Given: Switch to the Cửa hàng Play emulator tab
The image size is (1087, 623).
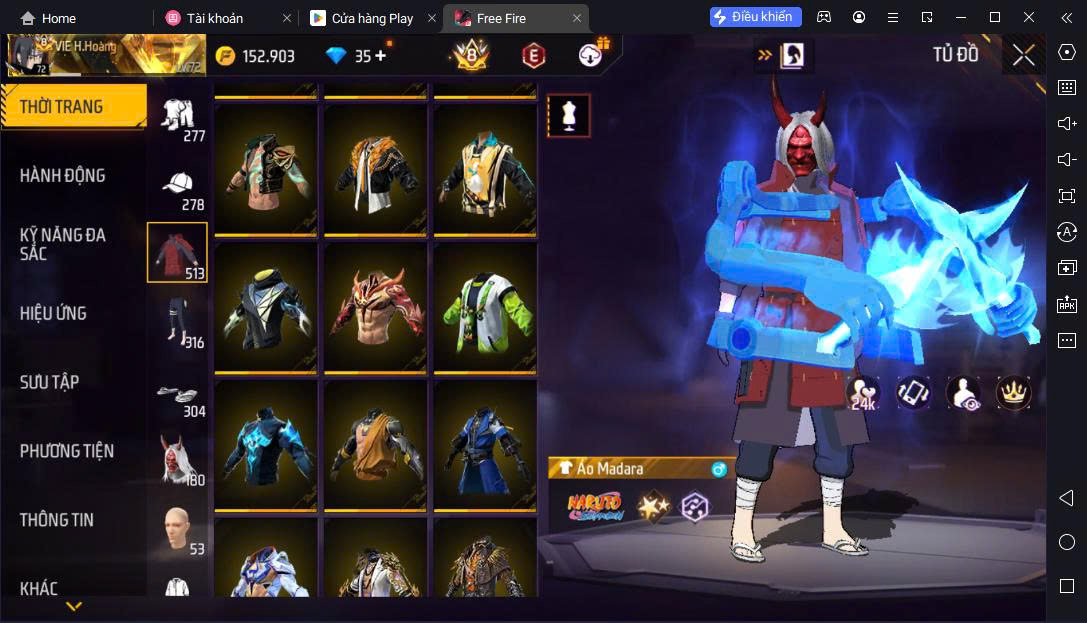Looking at the screenshot, I should pos(371,18).
